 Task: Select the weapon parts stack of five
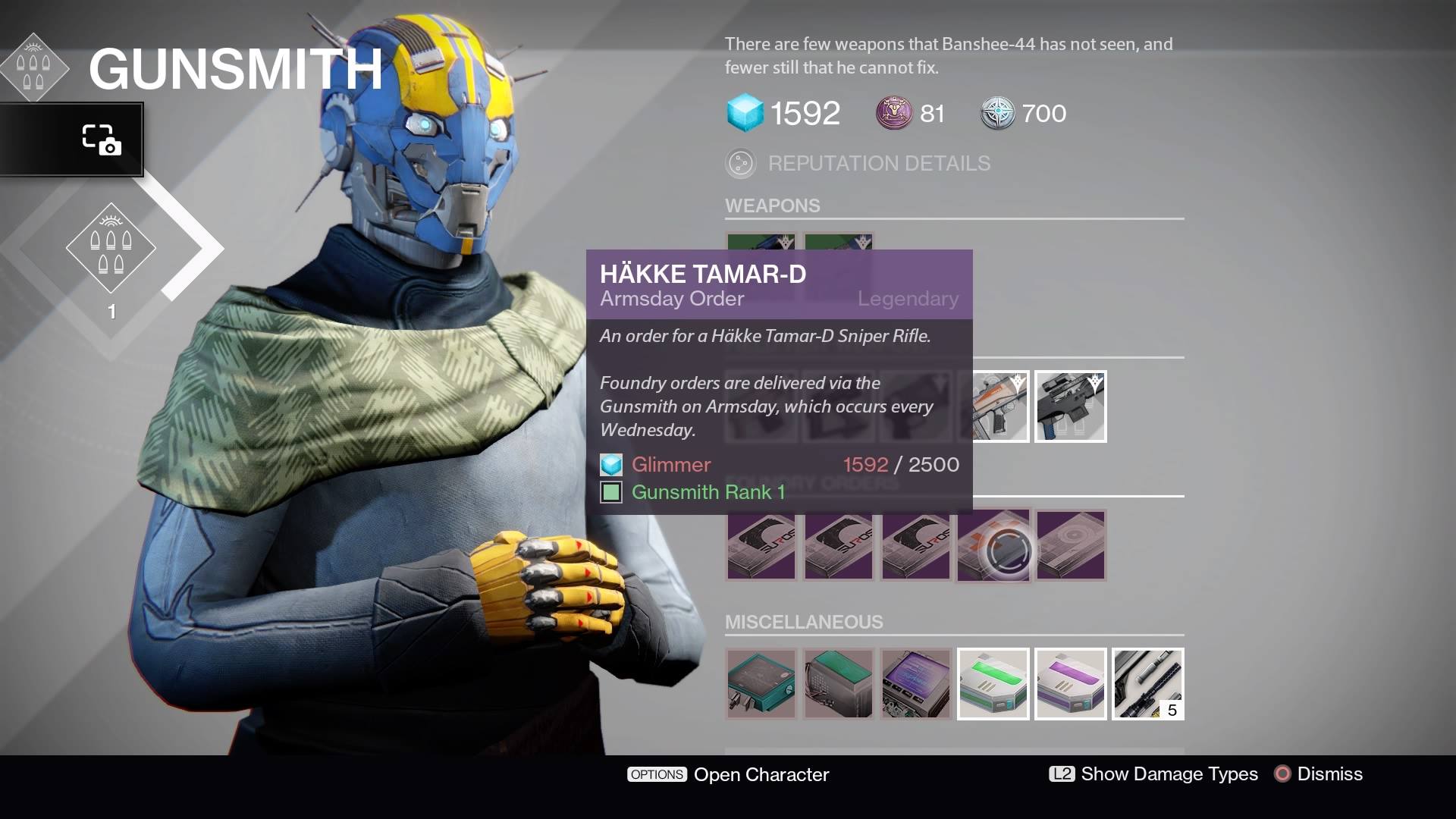click(1148, 683)
